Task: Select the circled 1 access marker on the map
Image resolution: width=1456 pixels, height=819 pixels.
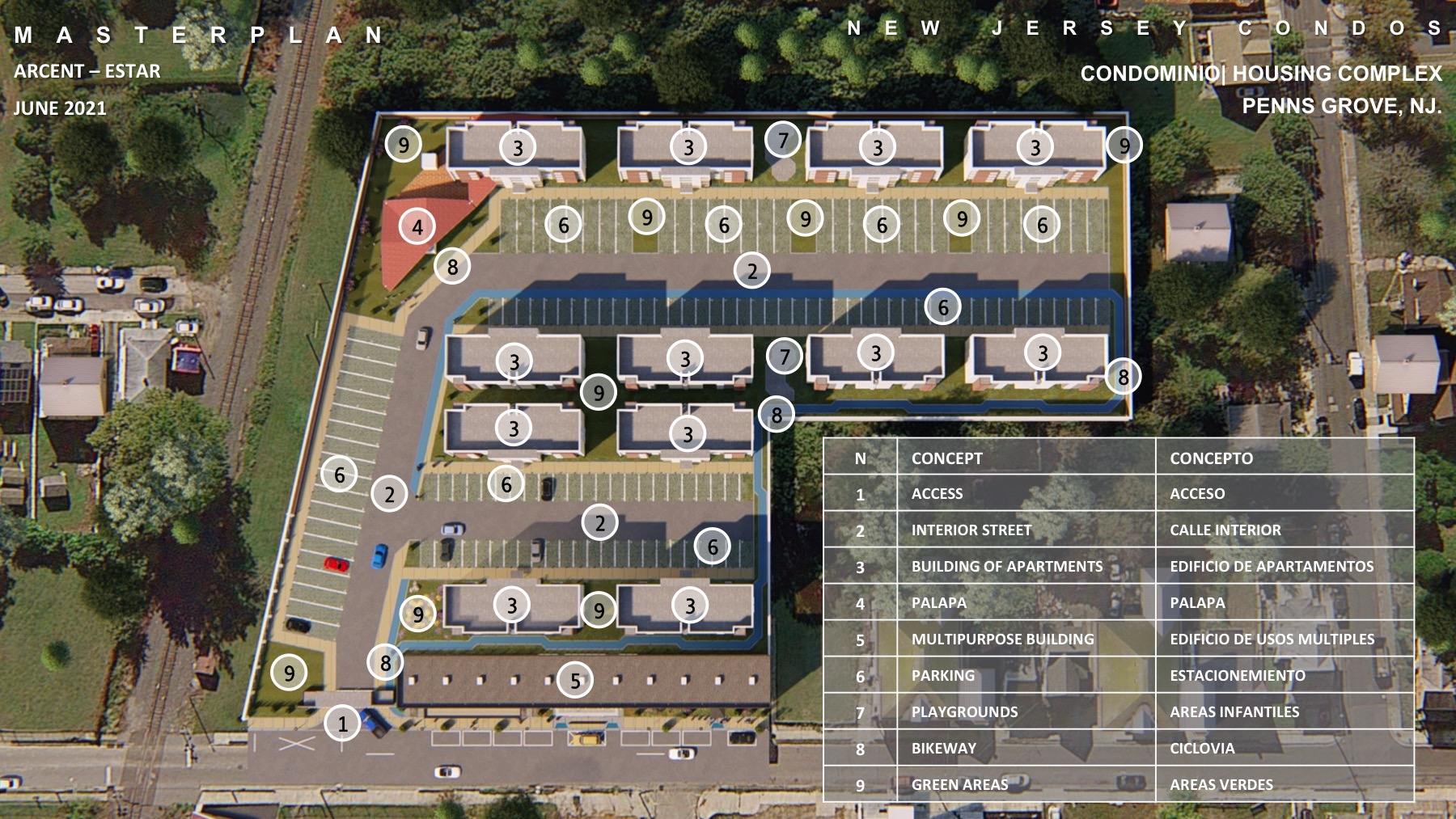Action: tap(342, 723)
